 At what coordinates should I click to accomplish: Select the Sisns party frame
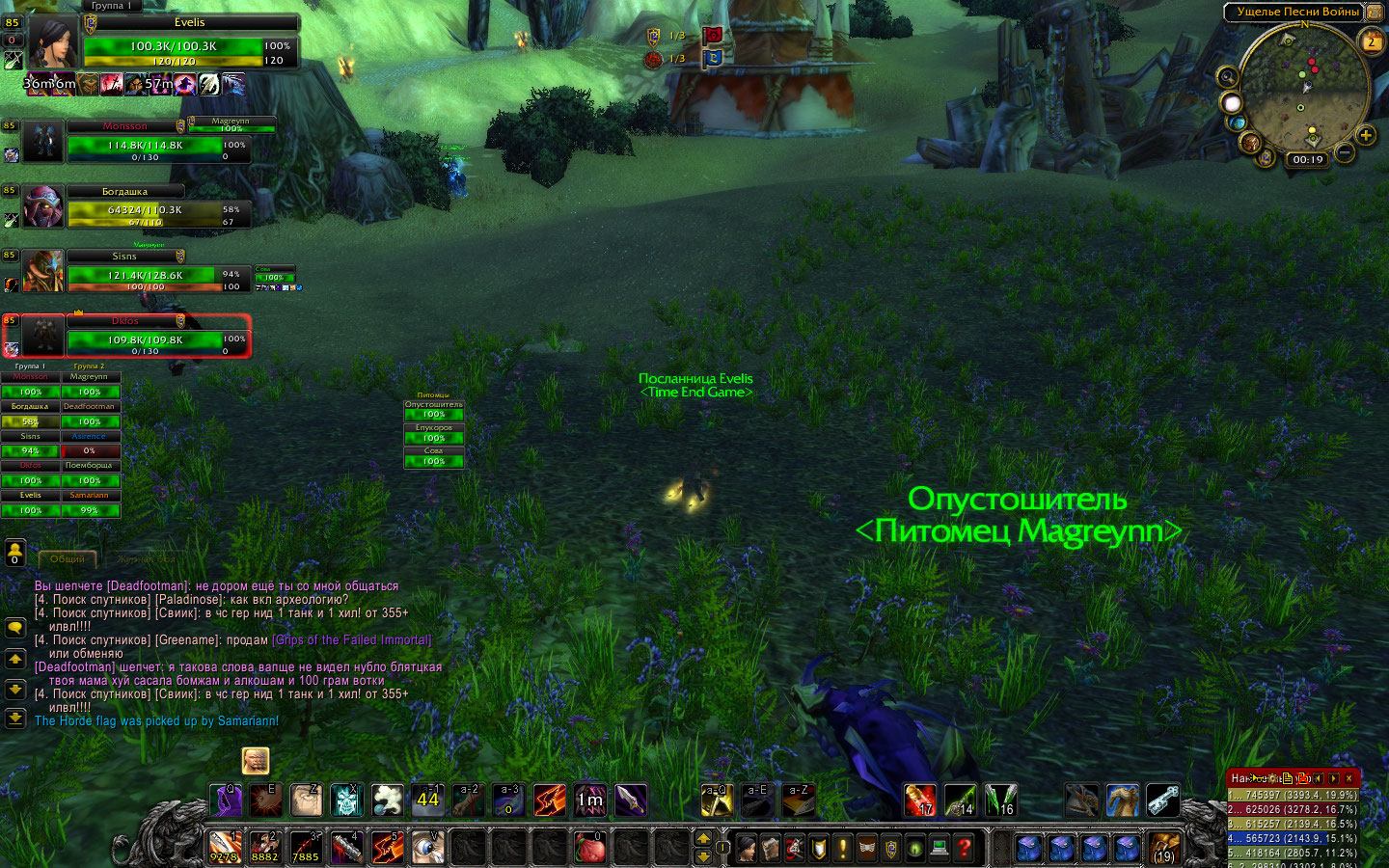pos(145,273)
